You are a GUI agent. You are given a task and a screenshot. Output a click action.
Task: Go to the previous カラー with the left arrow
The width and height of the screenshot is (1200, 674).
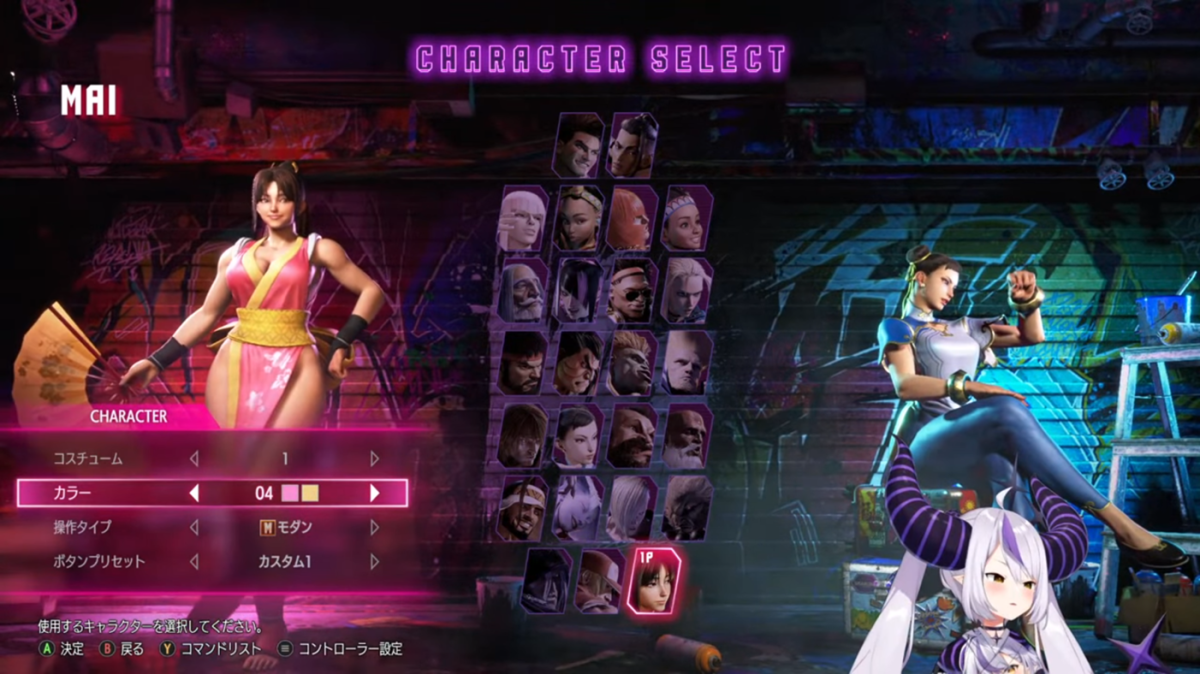point(195,493)
